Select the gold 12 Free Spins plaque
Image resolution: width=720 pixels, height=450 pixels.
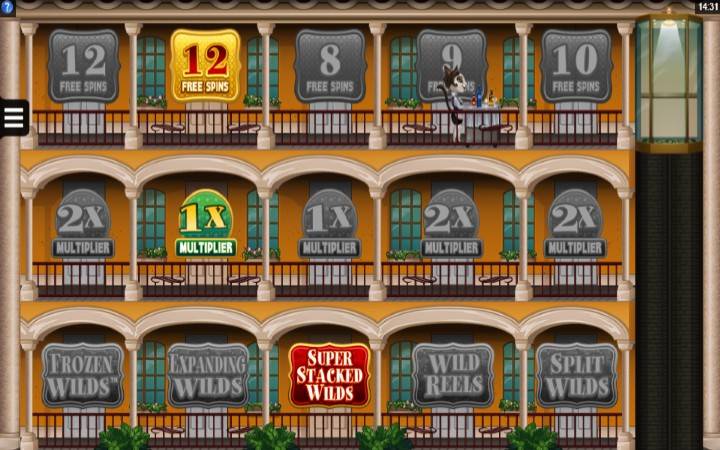[205, 65]
